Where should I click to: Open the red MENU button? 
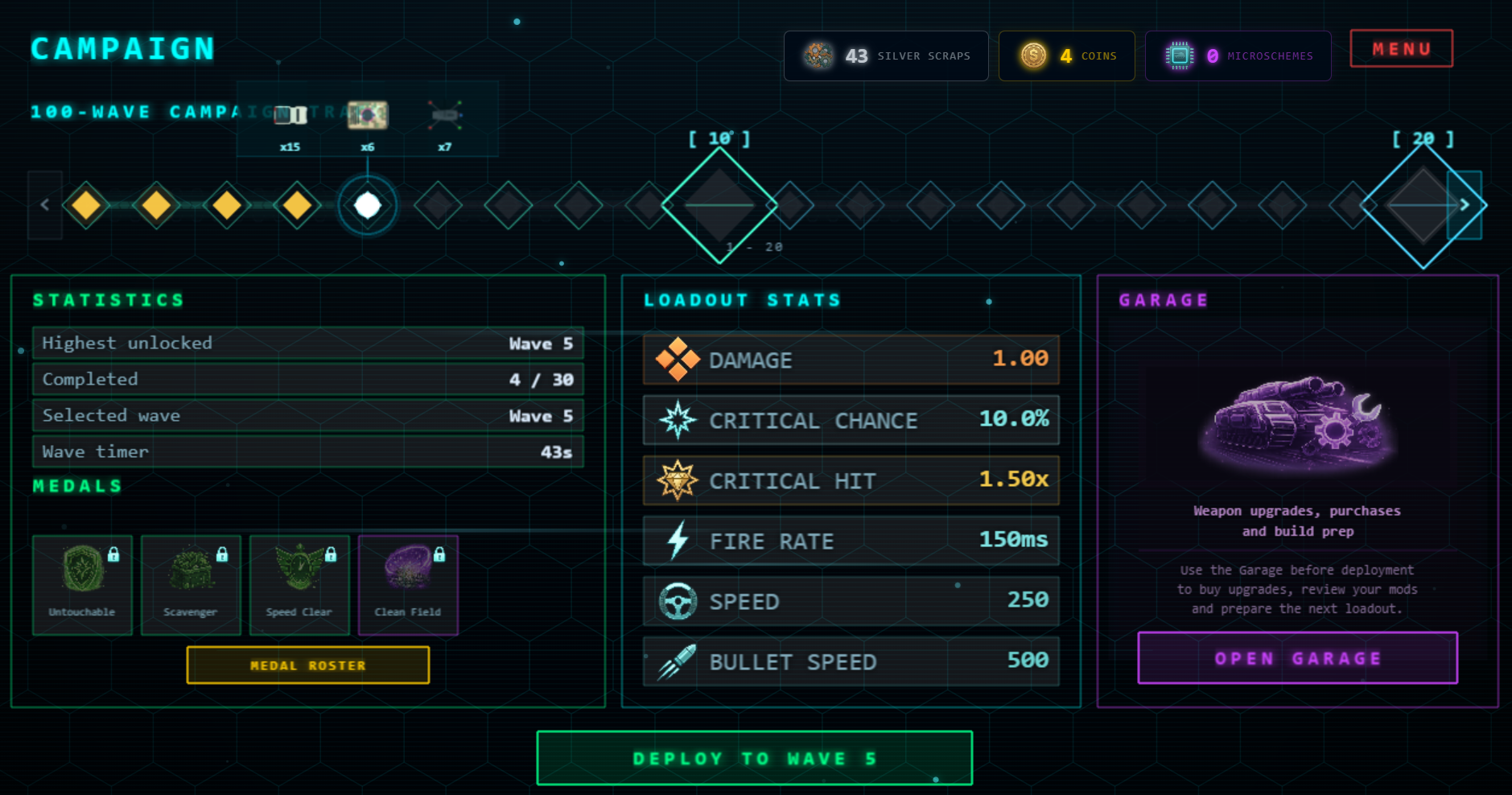tap(1401, 49)
